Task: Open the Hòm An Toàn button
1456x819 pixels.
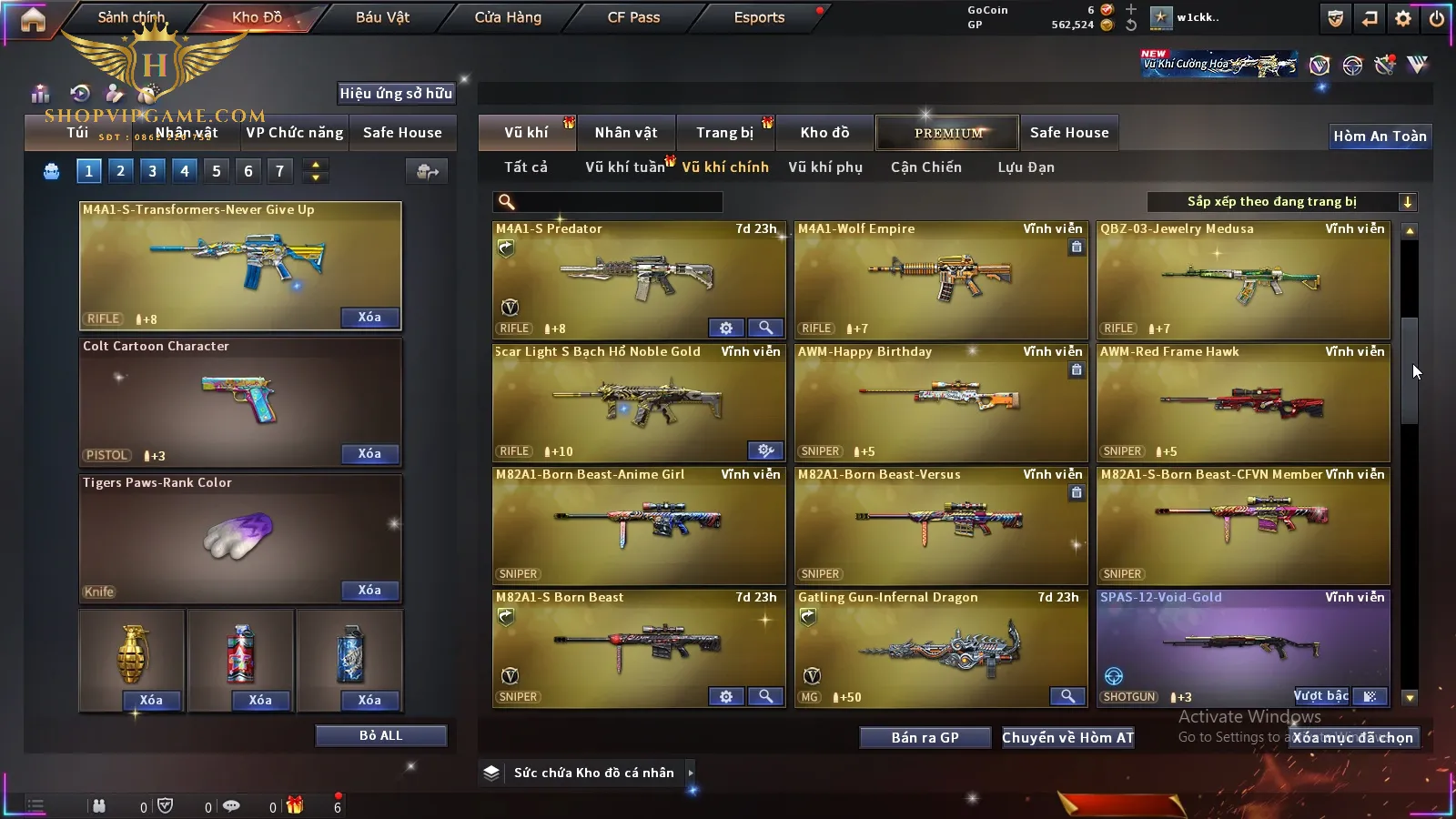Action: 1380,136
